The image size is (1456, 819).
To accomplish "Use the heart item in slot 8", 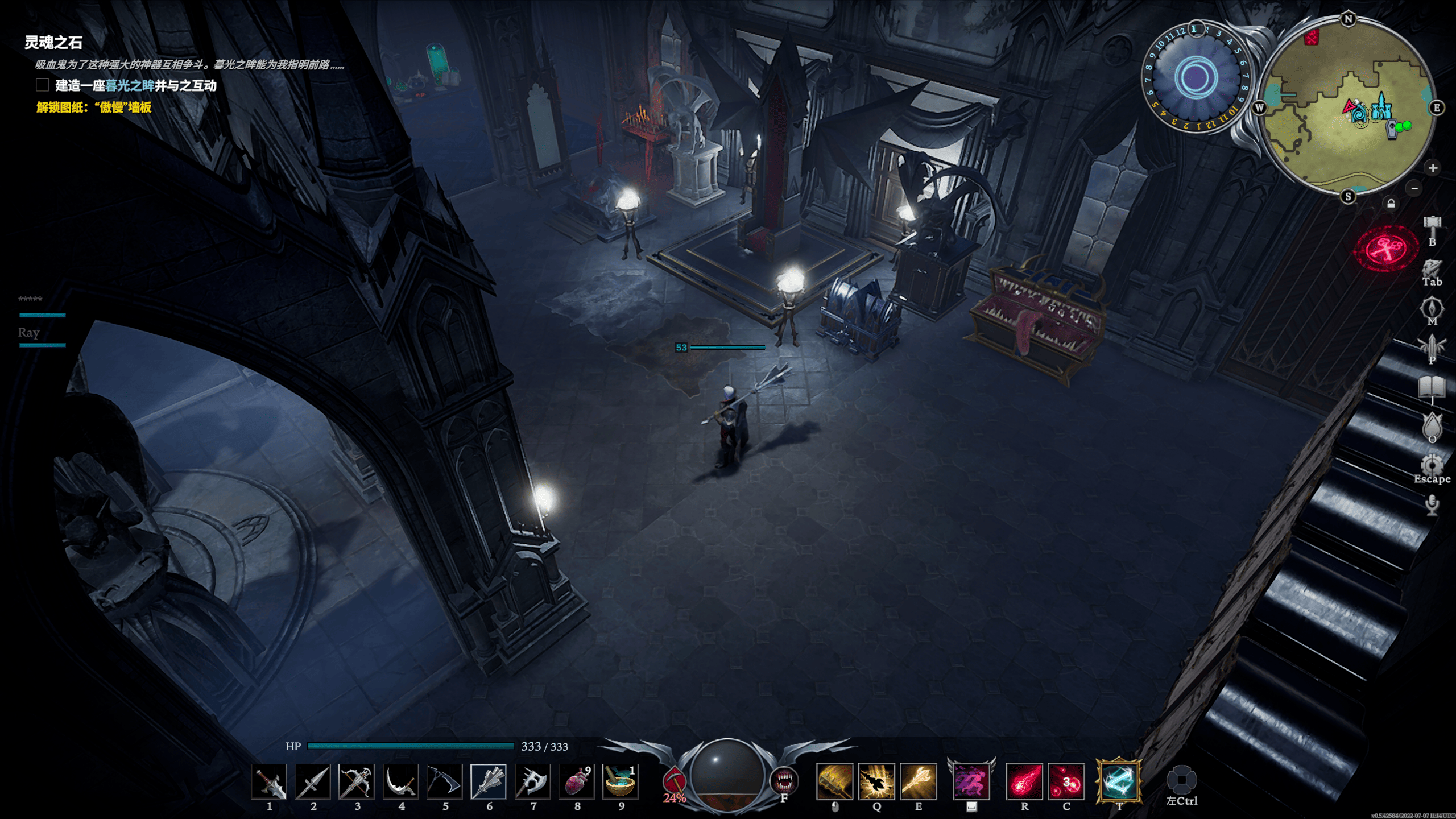I will click(x=577, y=781).
